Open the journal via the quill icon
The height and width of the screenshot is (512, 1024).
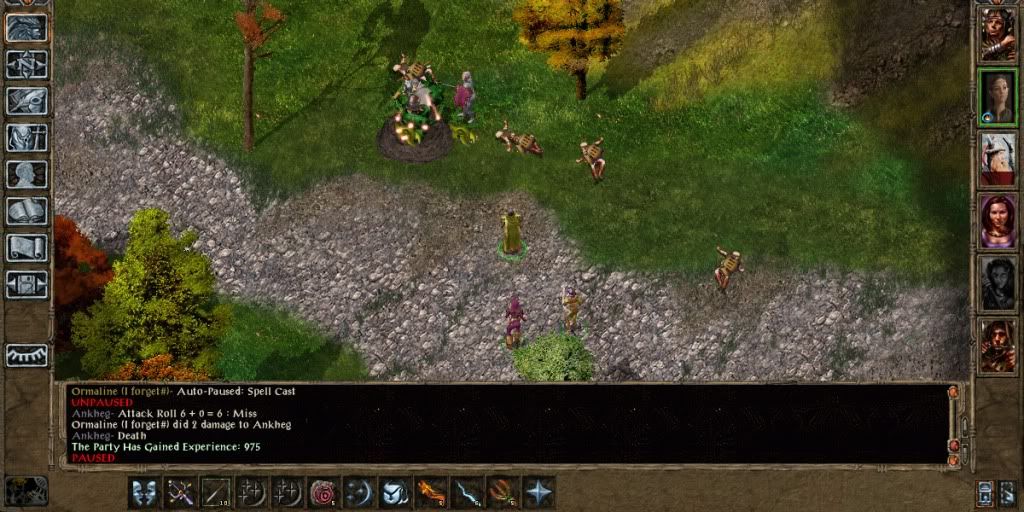[27, 101]
